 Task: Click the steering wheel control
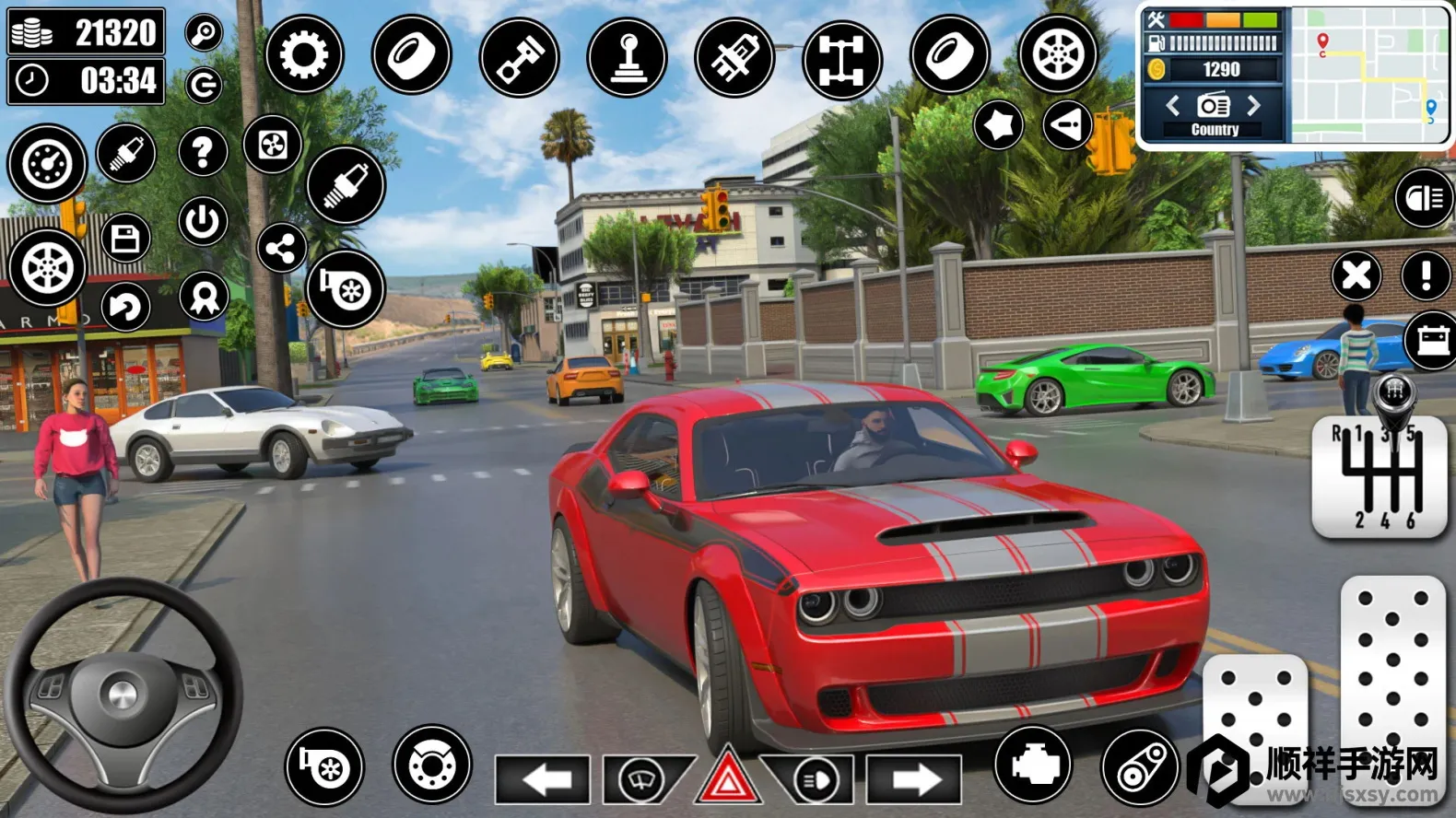[122, 694]
